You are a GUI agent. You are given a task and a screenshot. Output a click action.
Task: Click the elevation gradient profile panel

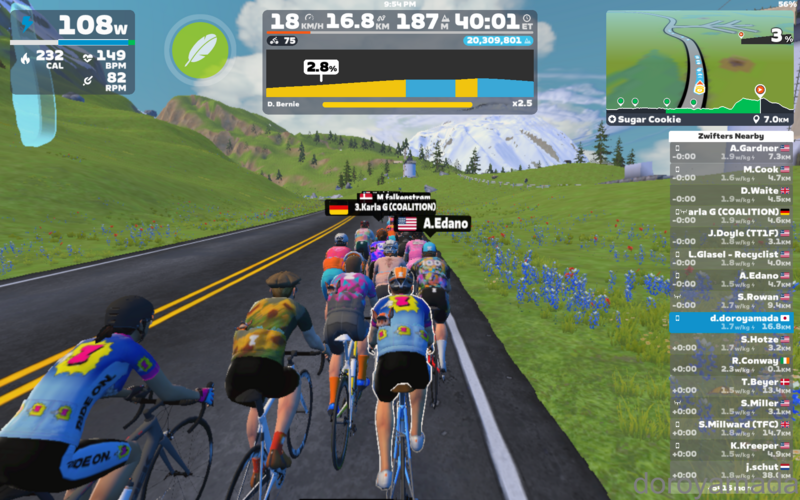click(400, 80)
